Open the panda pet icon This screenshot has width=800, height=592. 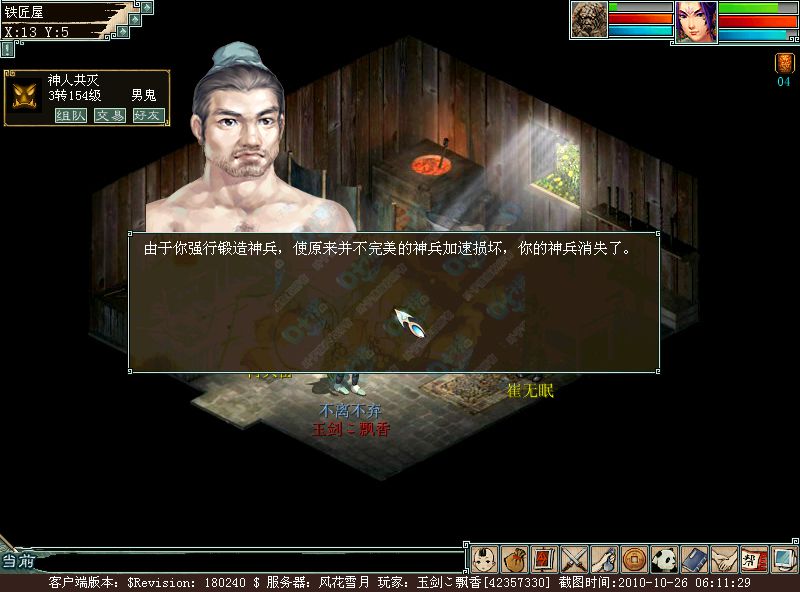[664, 558]
